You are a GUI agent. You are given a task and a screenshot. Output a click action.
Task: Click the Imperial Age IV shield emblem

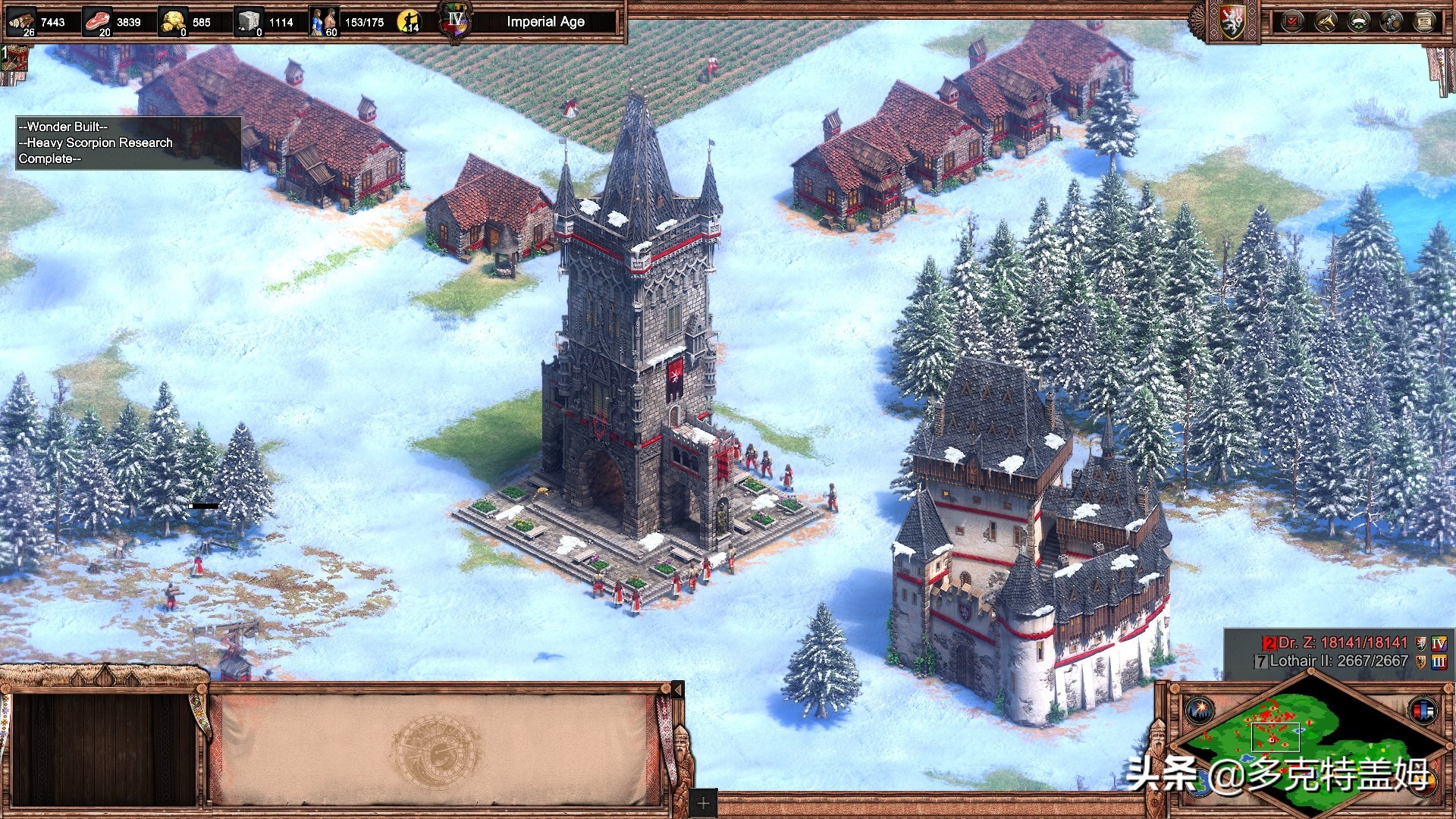(455, 22)
